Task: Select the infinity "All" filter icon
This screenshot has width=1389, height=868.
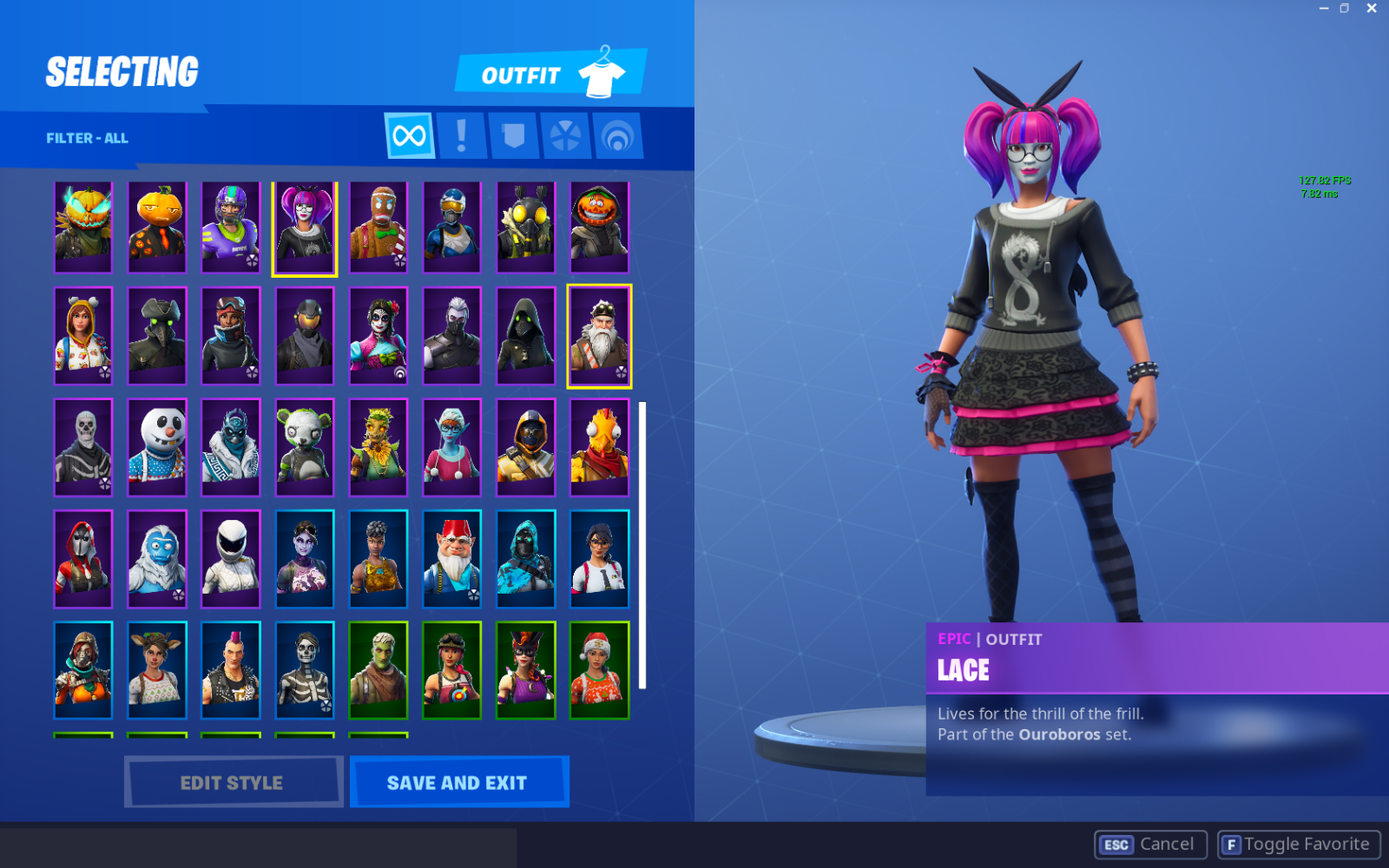Action: [x=408, y=135]
